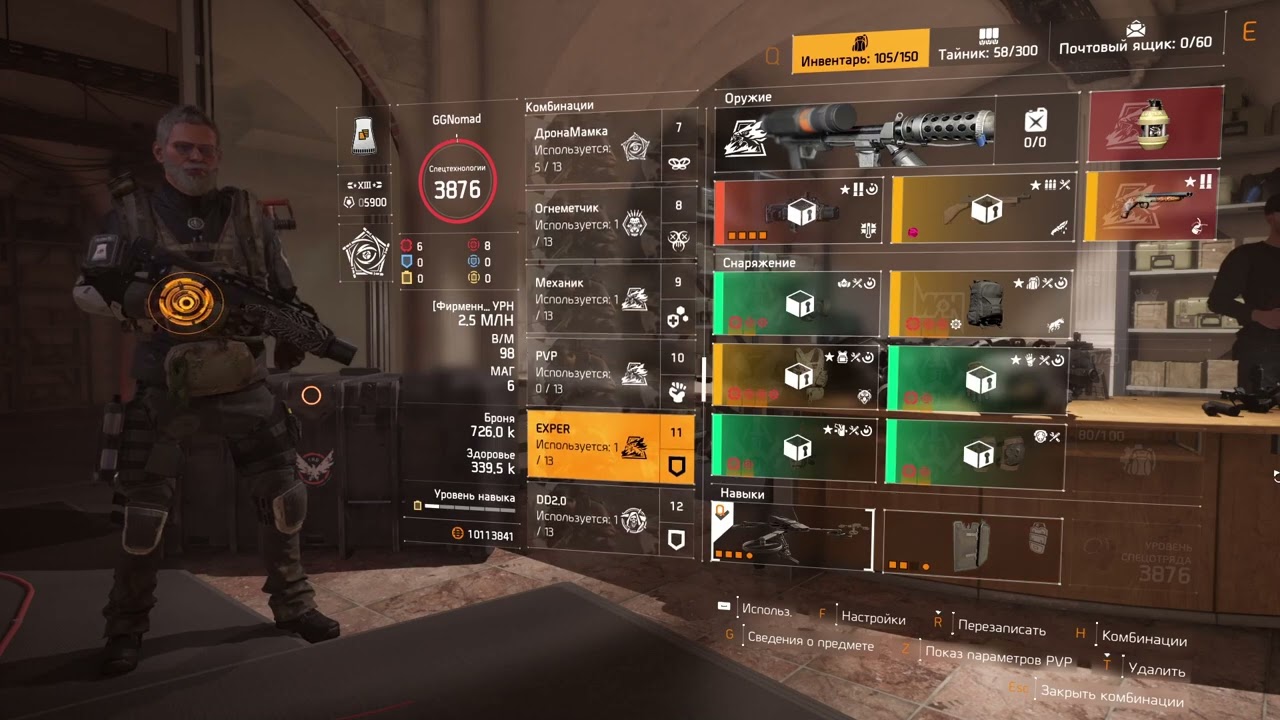Viewport: 1280px width, 720px height.
Task: Open the body armor vest slot
Action: pos(796,377)
